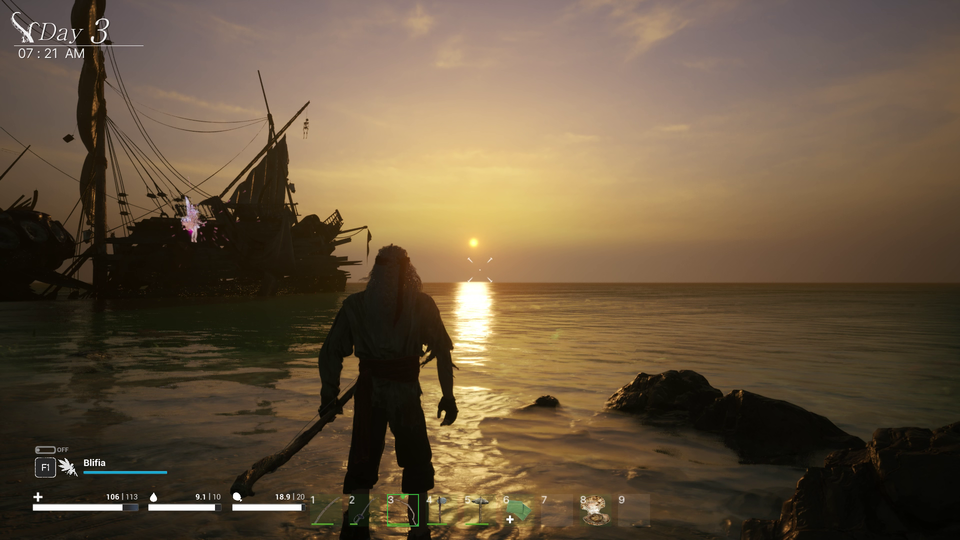
Task: Select the curved rod in hotbar slot 1
Action: 325,511
